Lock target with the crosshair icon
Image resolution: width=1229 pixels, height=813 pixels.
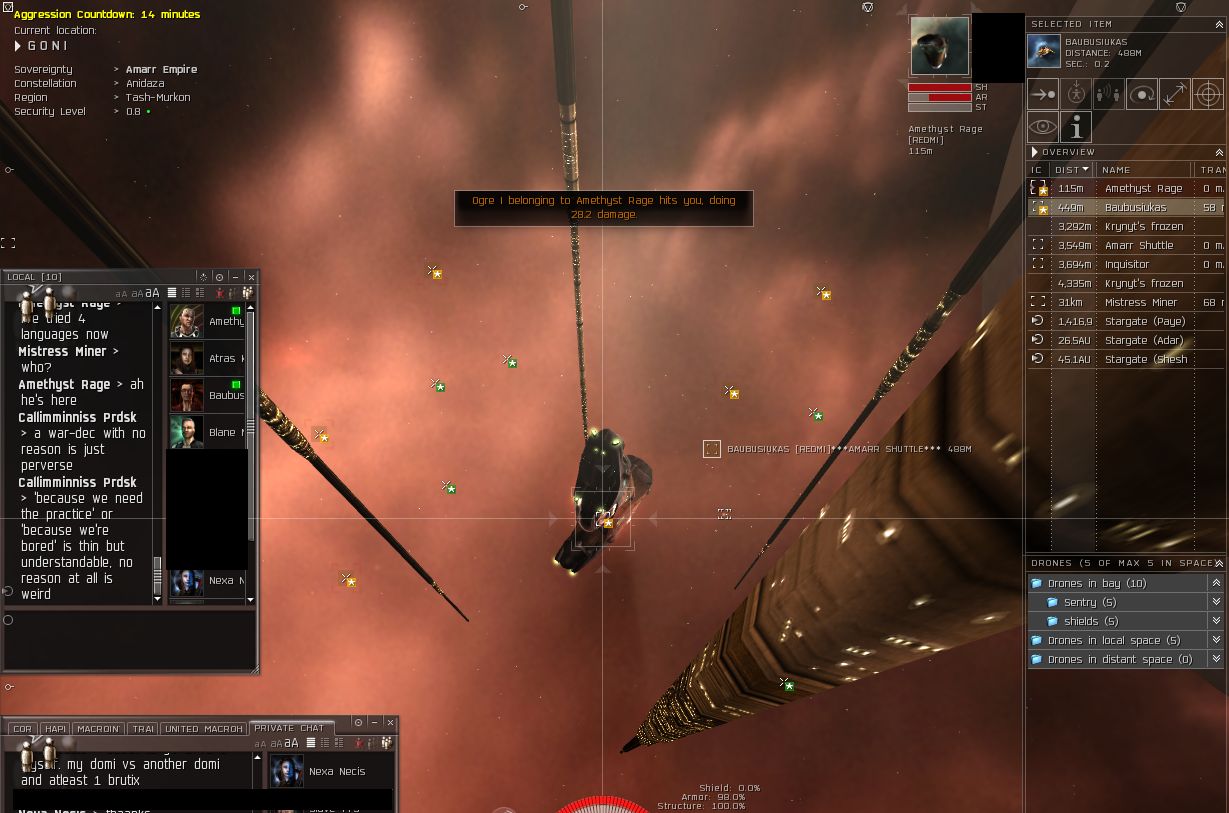pyautogui.click(x=1208, y=95)
